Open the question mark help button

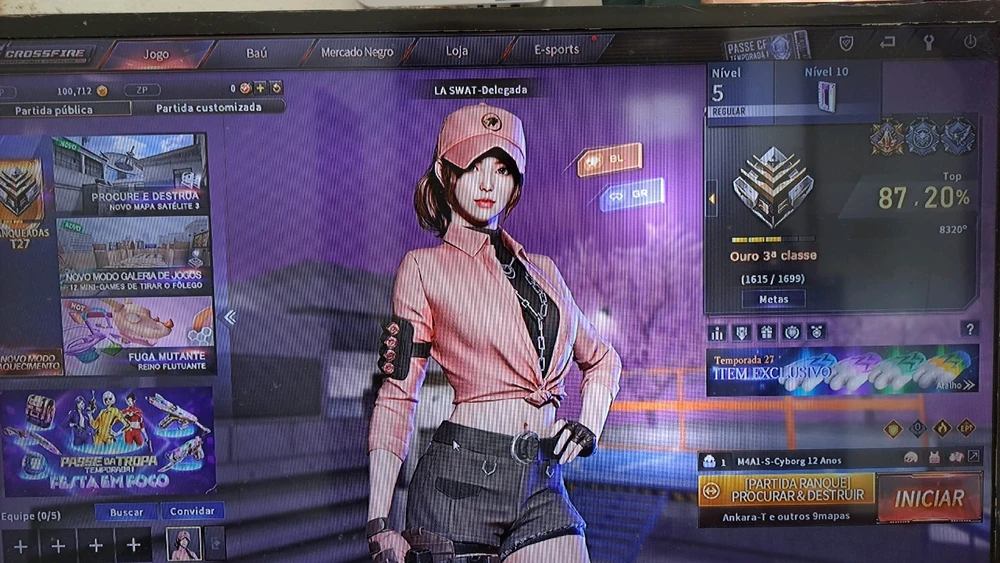click(x=968, y=328)
